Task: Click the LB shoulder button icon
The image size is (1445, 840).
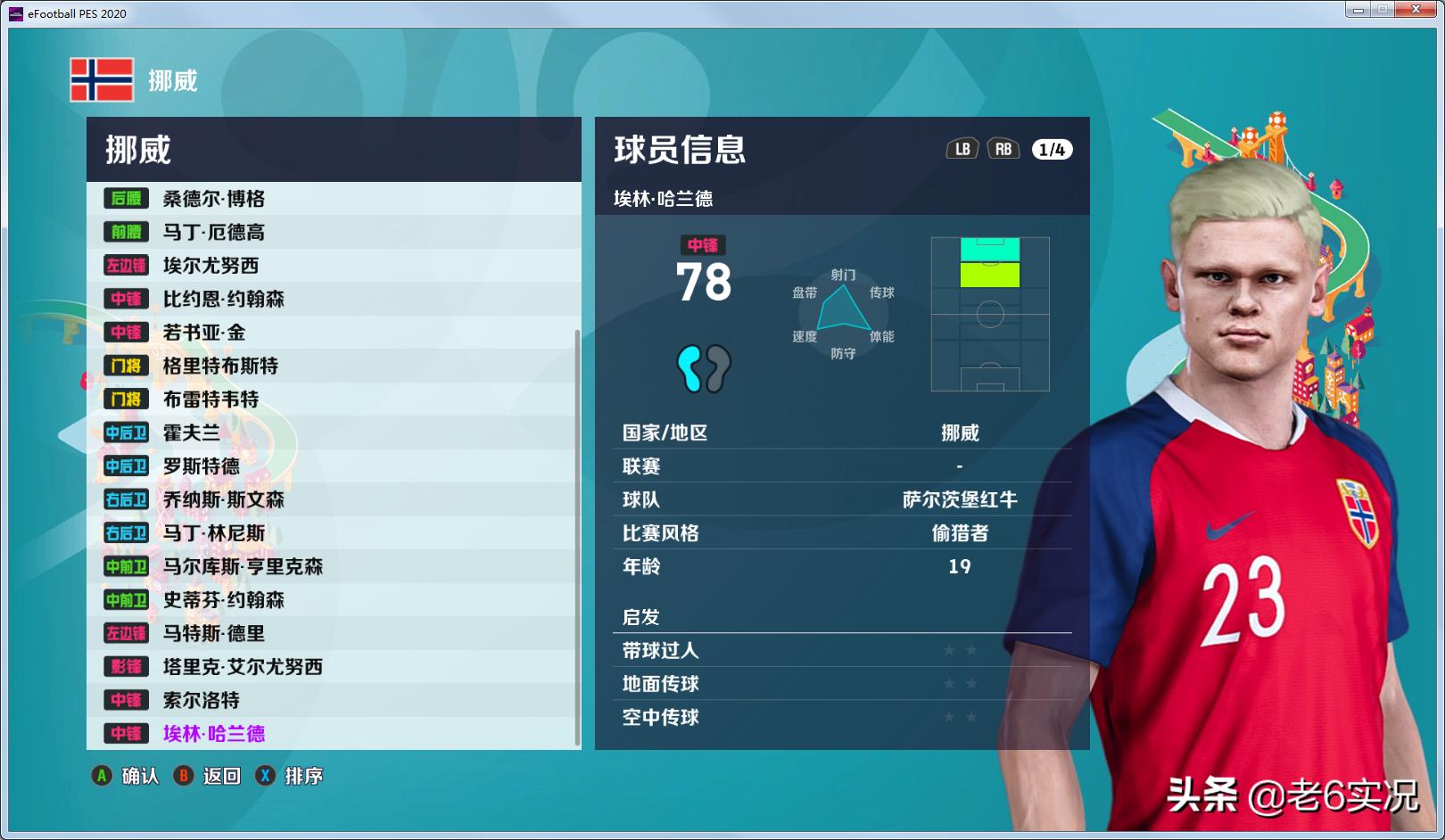Action: tap(962, 150)
